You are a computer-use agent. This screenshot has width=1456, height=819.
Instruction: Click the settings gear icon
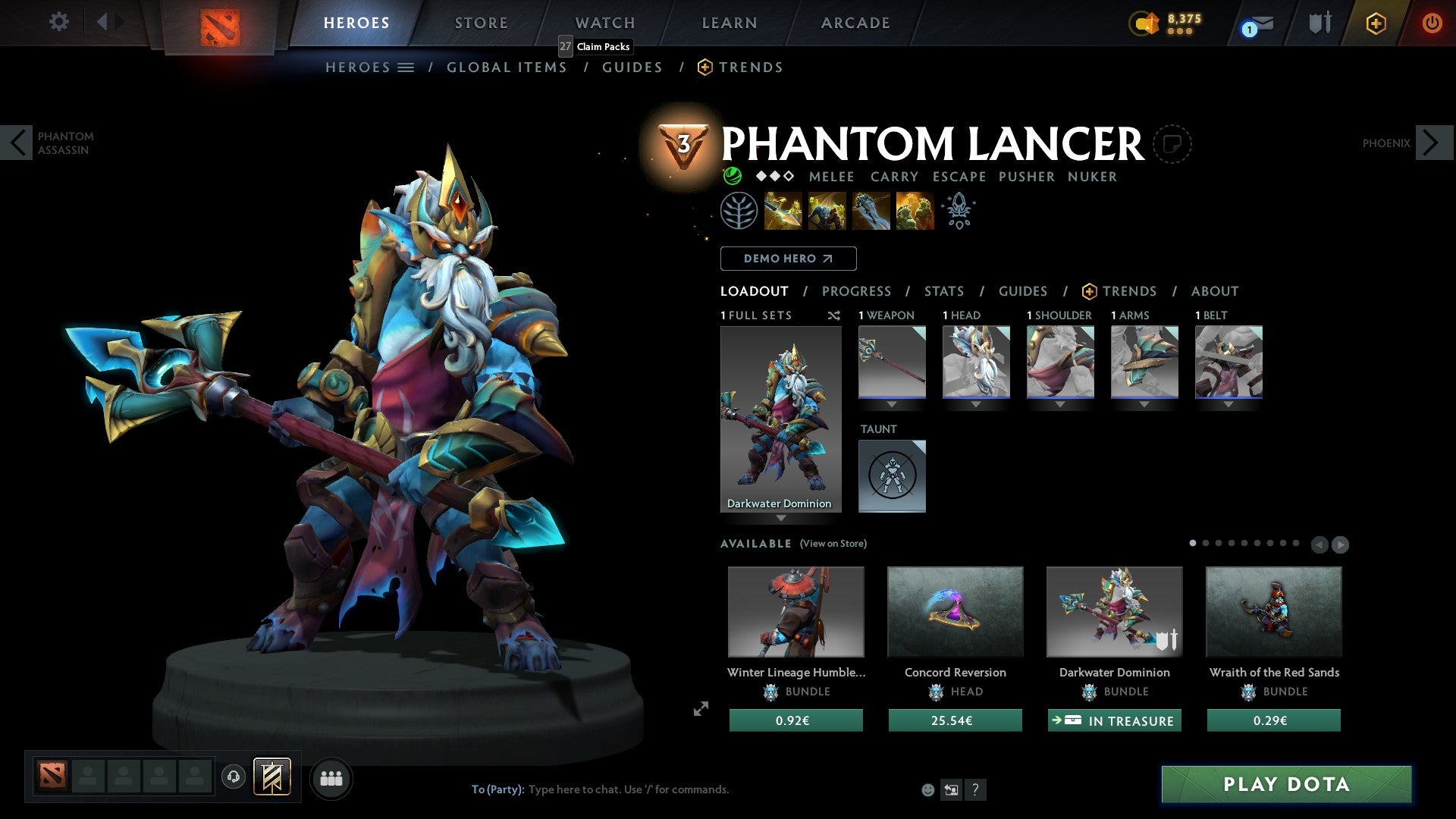[58, 22]
